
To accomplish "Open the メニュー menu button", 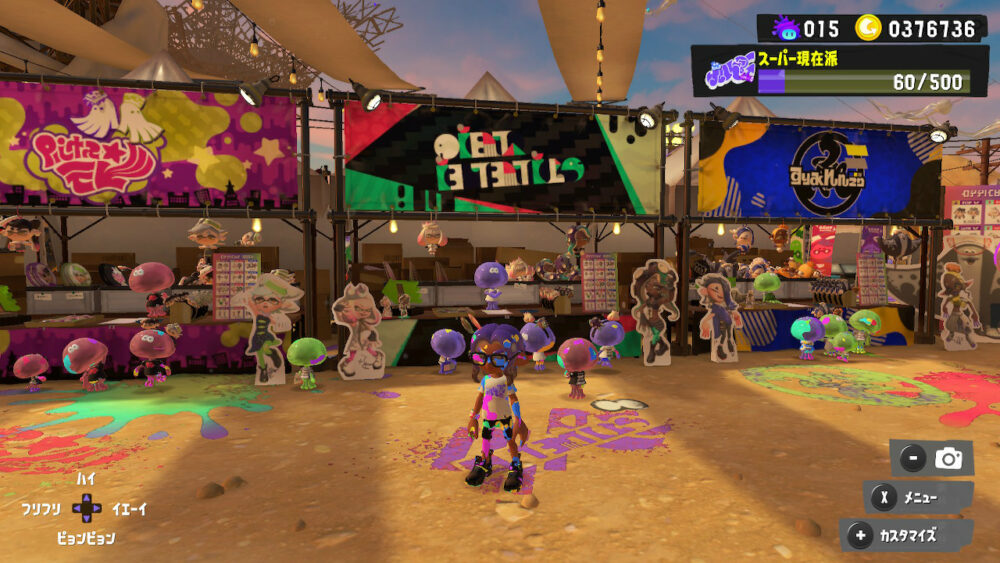I will (x=918, y=497).
